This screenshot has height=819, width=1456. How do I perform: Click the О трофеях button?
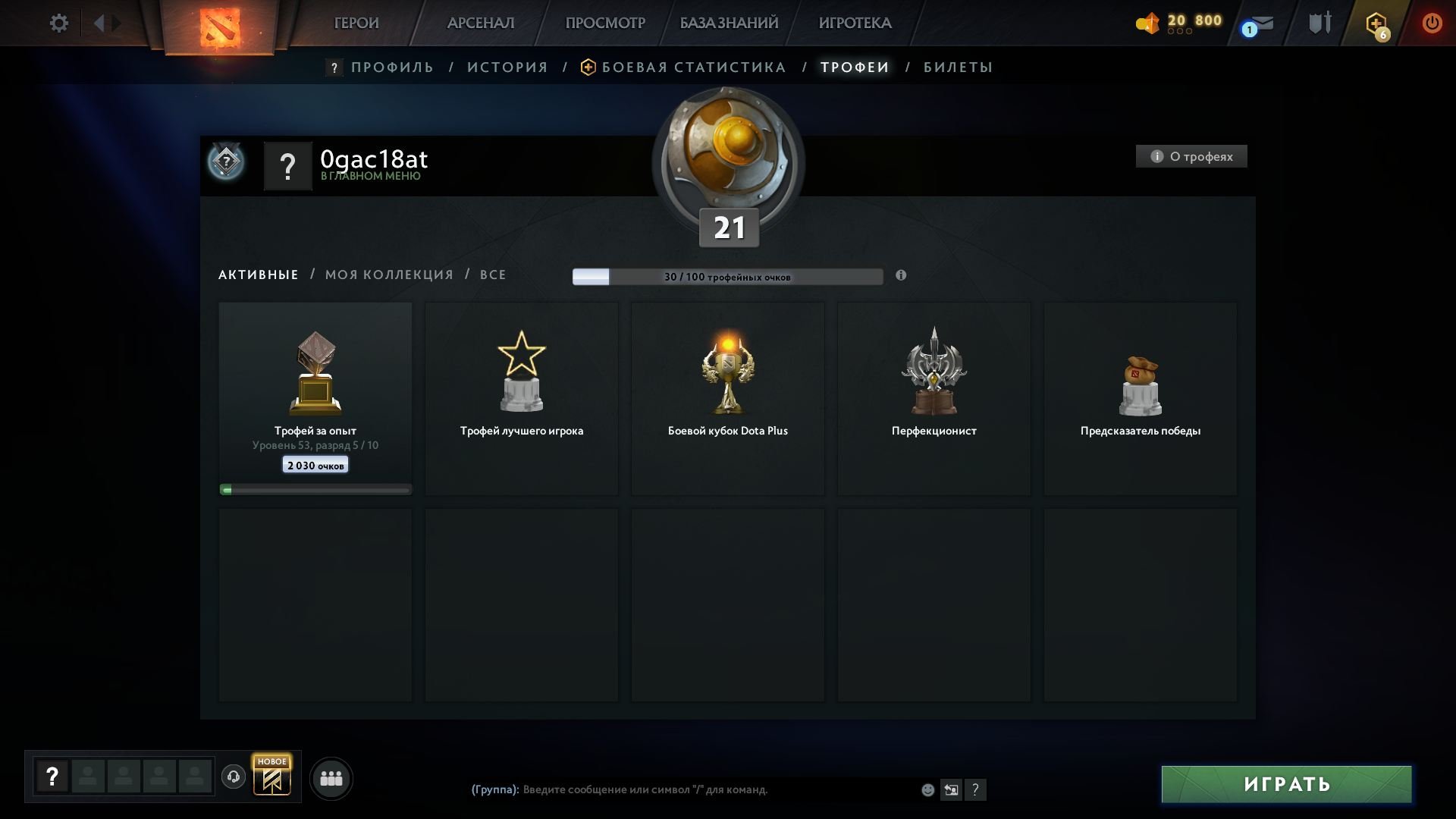[x=1191, y=156]
